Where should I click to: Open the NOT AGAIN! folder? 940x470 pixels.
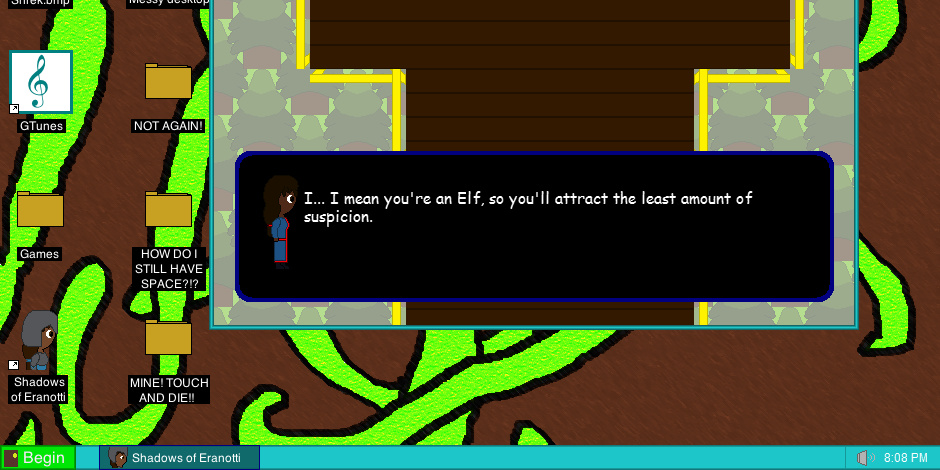168,82
